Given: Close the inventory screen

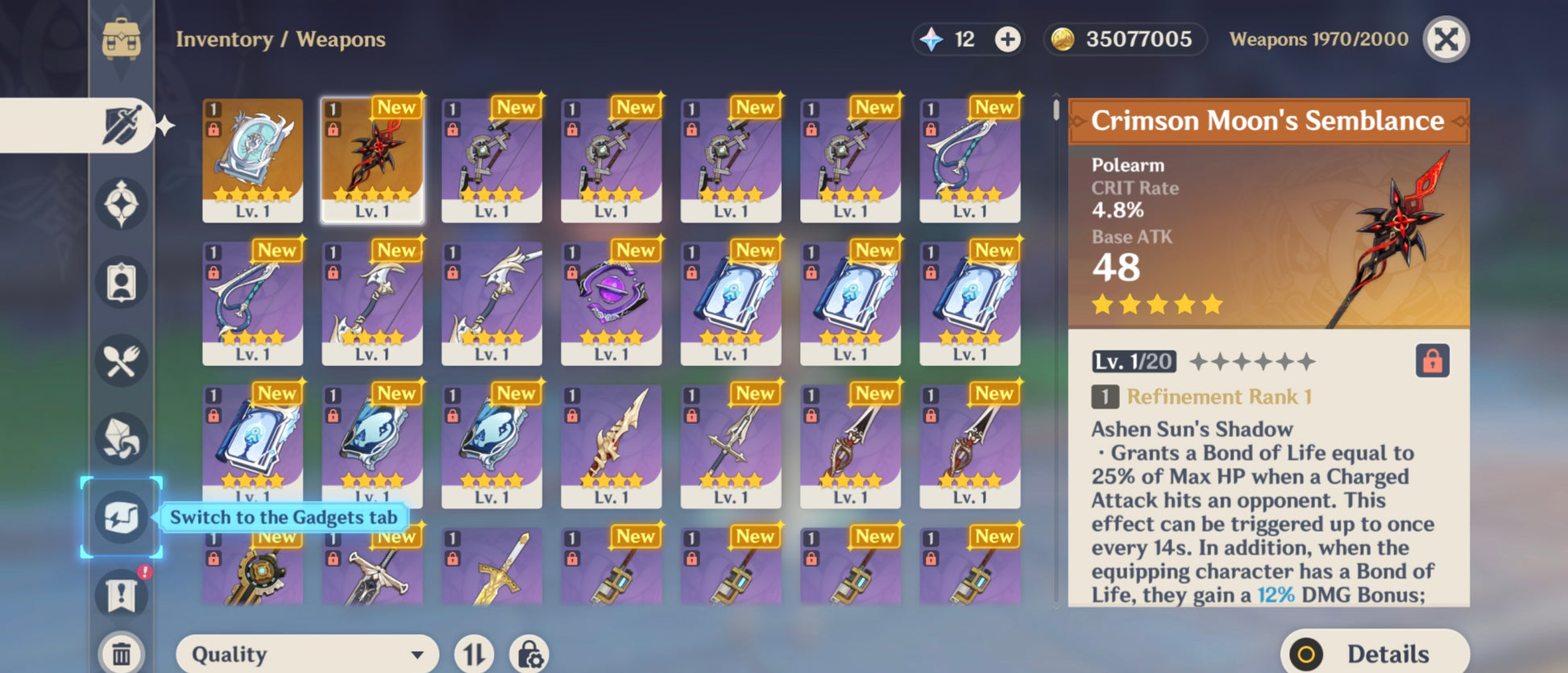Looking at the screenshot, I should 1446,39.
